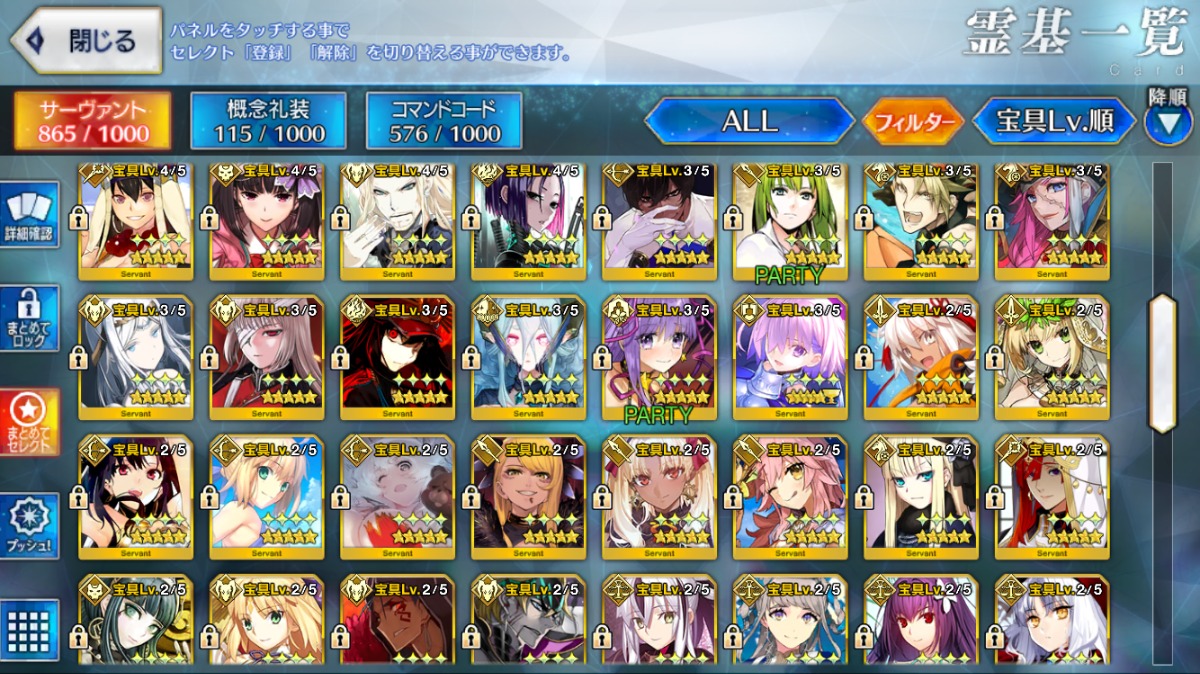Screen dimensions: 1200x674
Task: Click the scrollbar handle on the right
Action: coord(1162,364)
